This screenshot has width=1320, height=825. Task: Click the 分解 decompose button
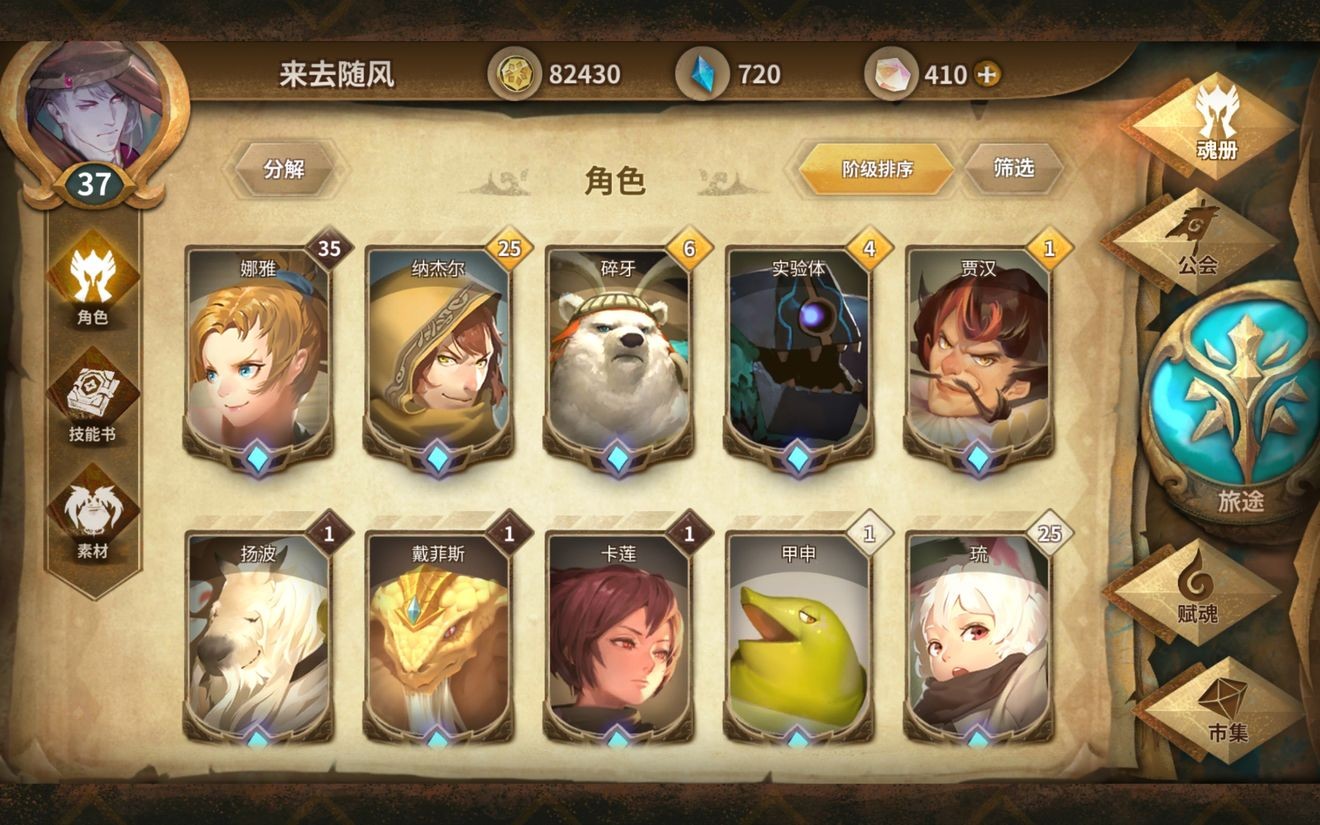click(x=285, y=170)
